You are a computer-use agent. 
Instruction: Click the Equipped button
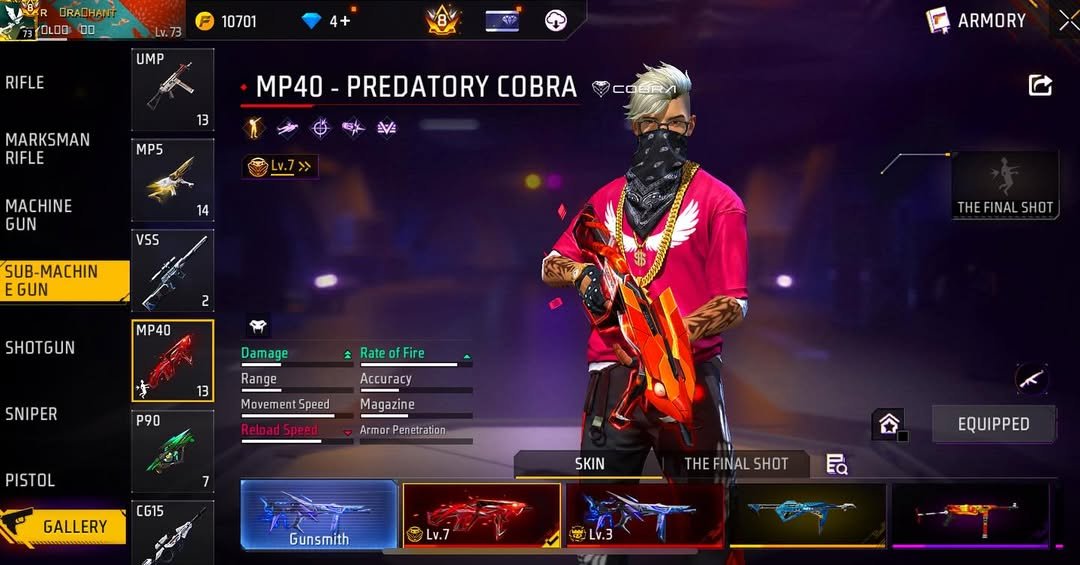993,424
